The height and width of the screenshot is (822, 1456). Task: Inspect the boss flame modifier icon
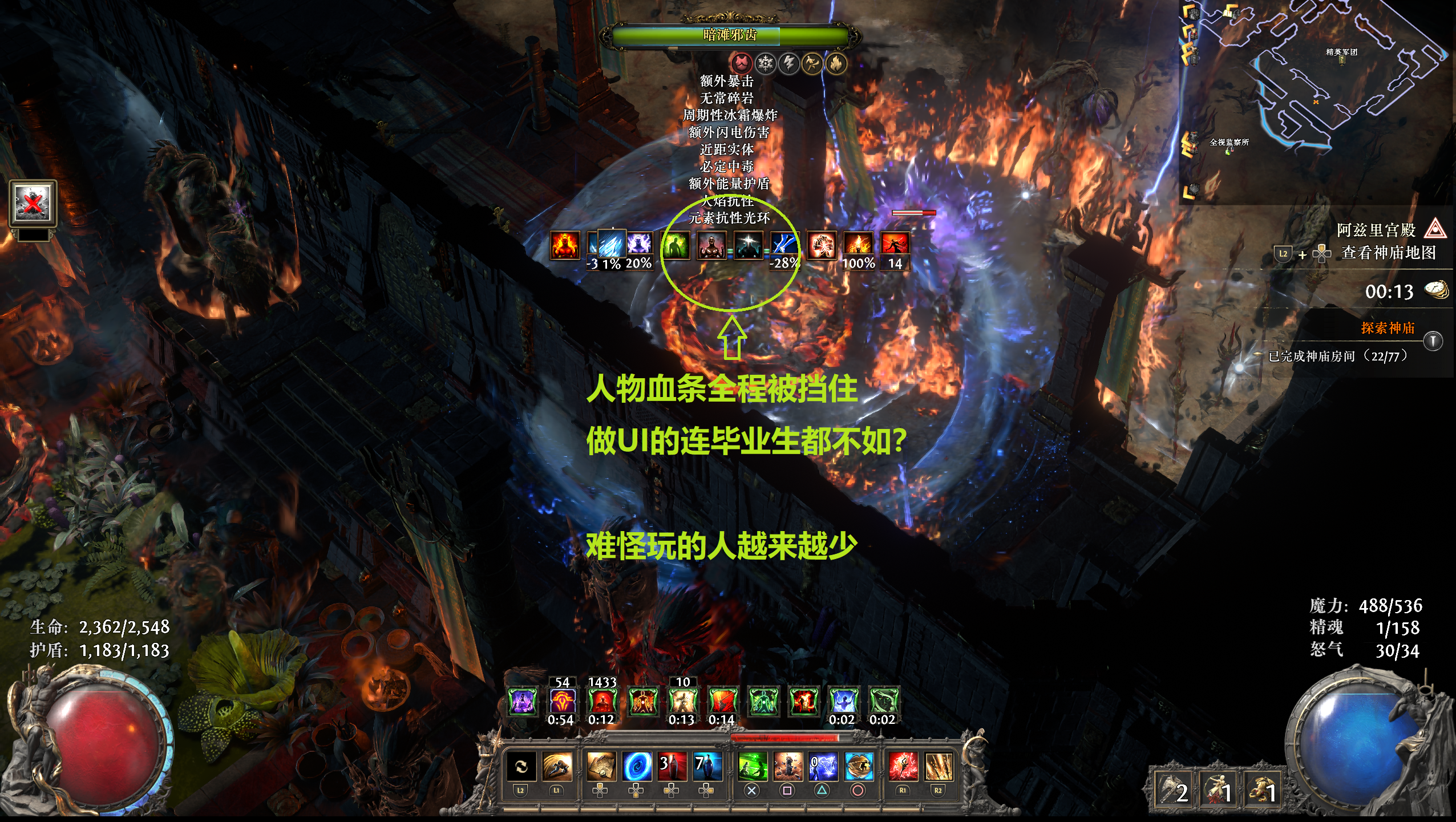(x=836, y=63)
